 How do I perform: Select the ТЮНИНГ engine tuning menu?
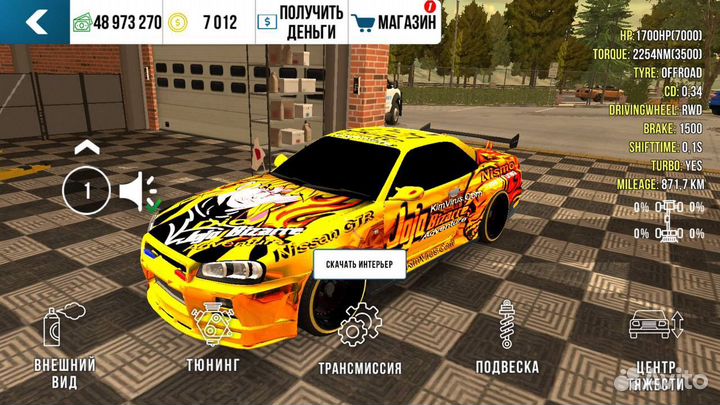211,340
